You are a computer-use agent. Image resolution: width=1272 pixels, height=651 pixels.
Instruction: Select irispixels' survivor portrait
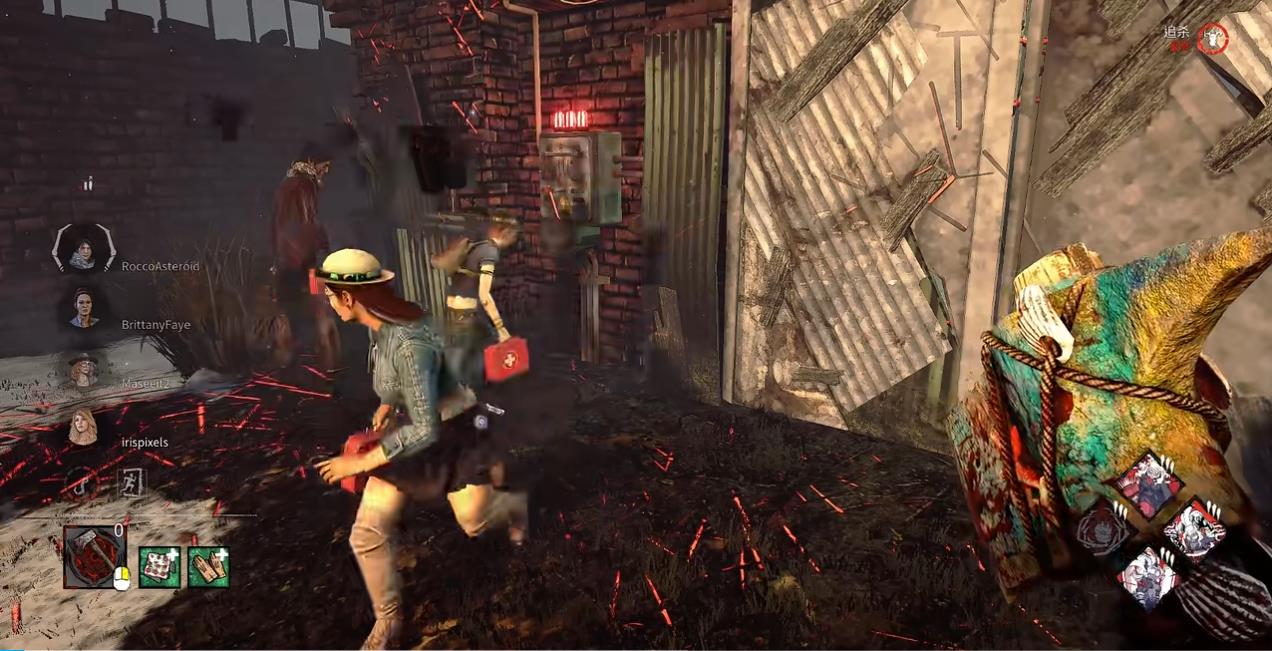[x=83, y=427]
